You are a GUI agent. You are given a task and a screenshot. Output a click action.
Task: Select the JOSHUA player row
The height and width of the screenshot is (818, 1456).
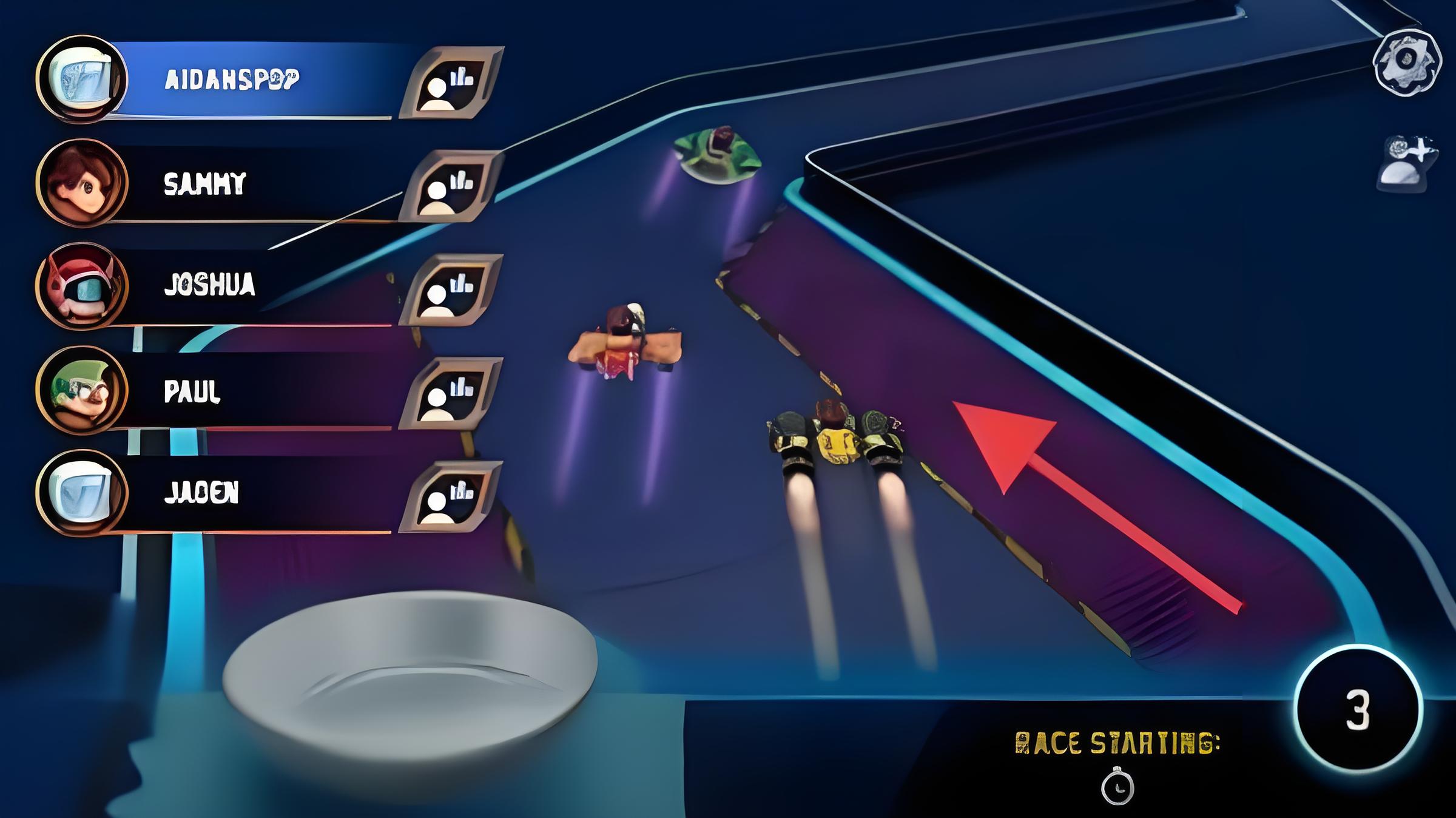255,285
